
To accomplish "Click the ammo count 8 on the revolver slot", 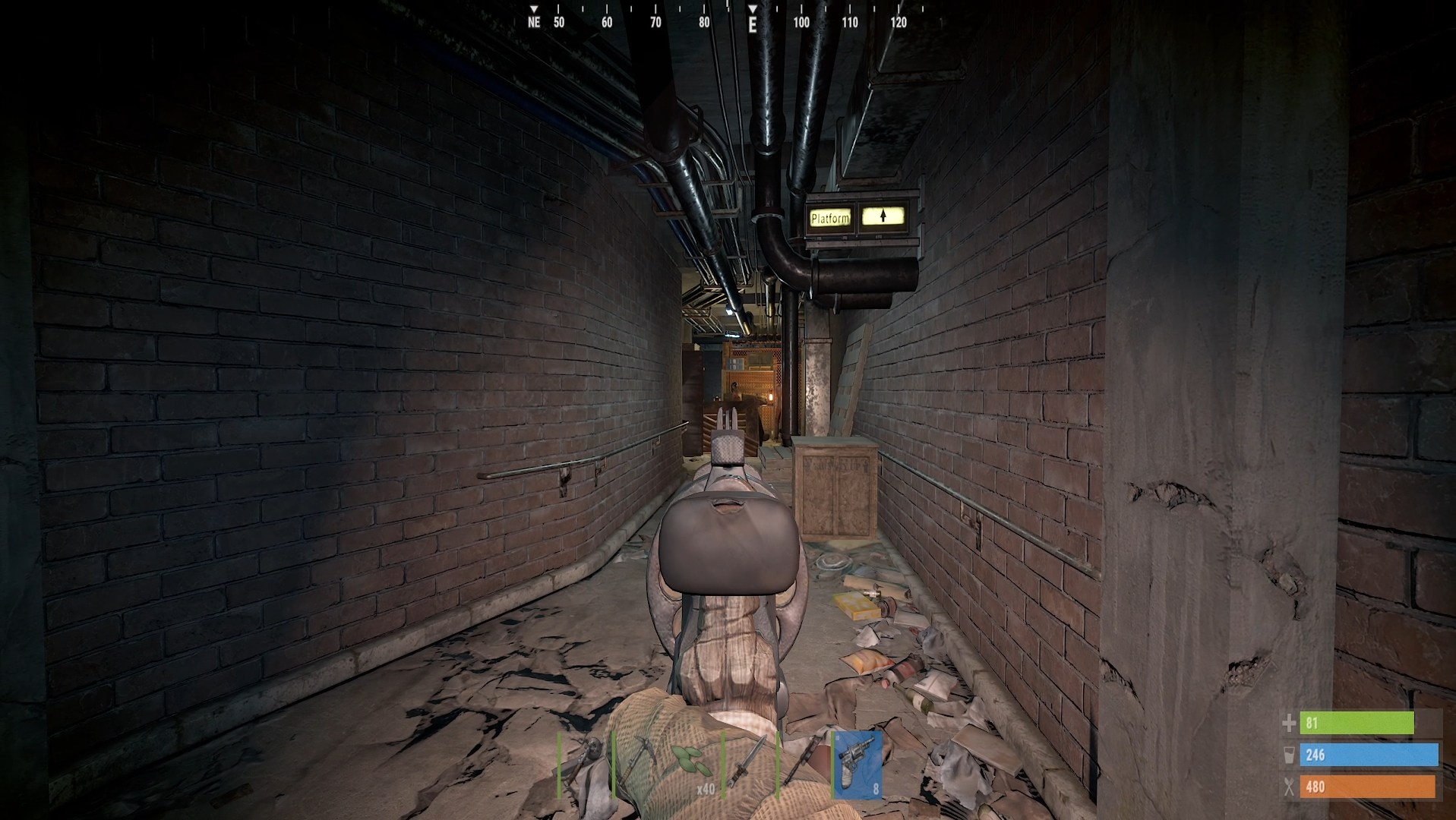I will click(x=875, y=788).
